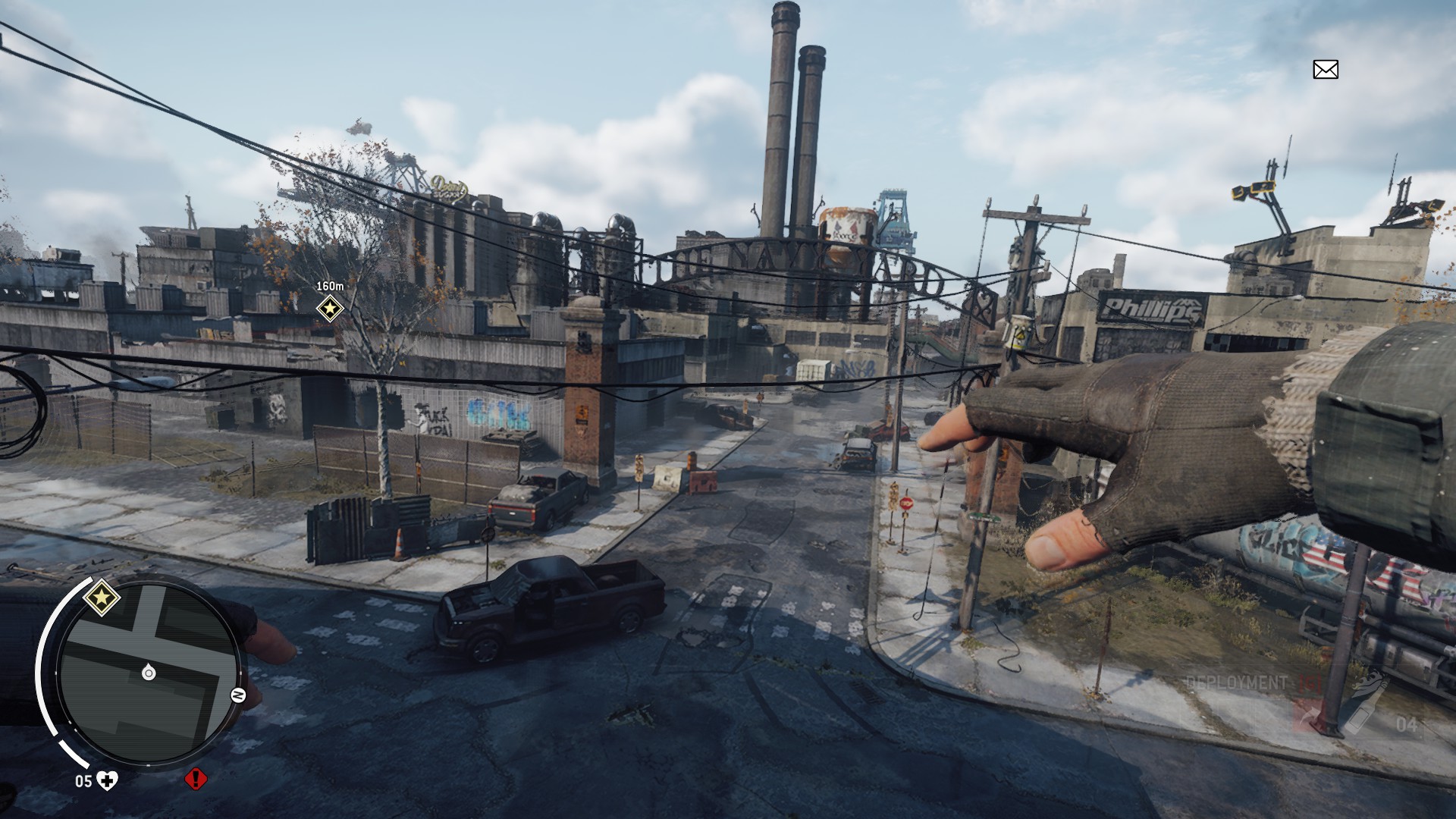The height and width of the screenshot is (819, 1456).
Task: Select the heart health icon beside 05
Action: pyautogui.click(x=106, y=780)
